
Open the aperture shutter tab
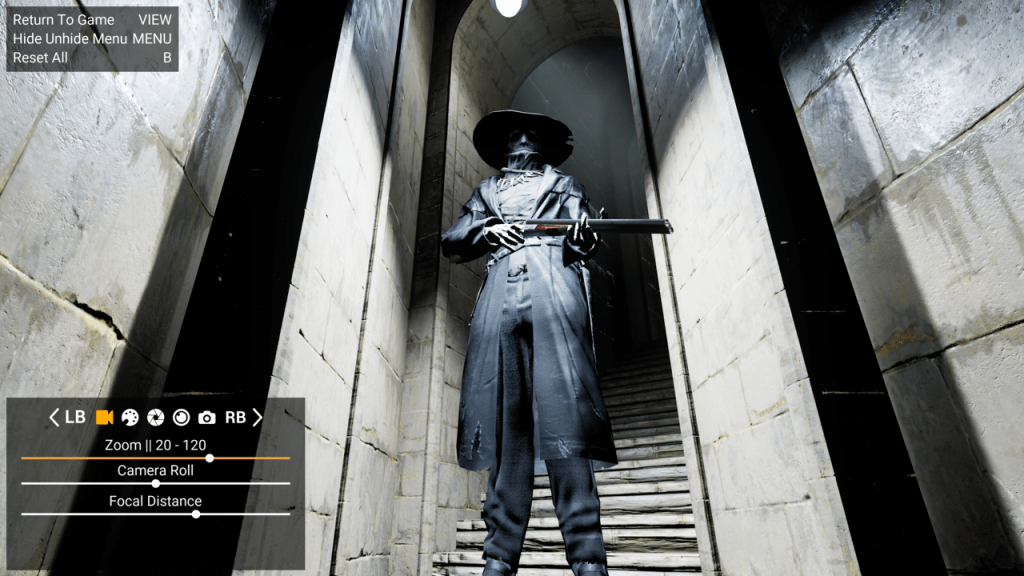coord(156,417)
